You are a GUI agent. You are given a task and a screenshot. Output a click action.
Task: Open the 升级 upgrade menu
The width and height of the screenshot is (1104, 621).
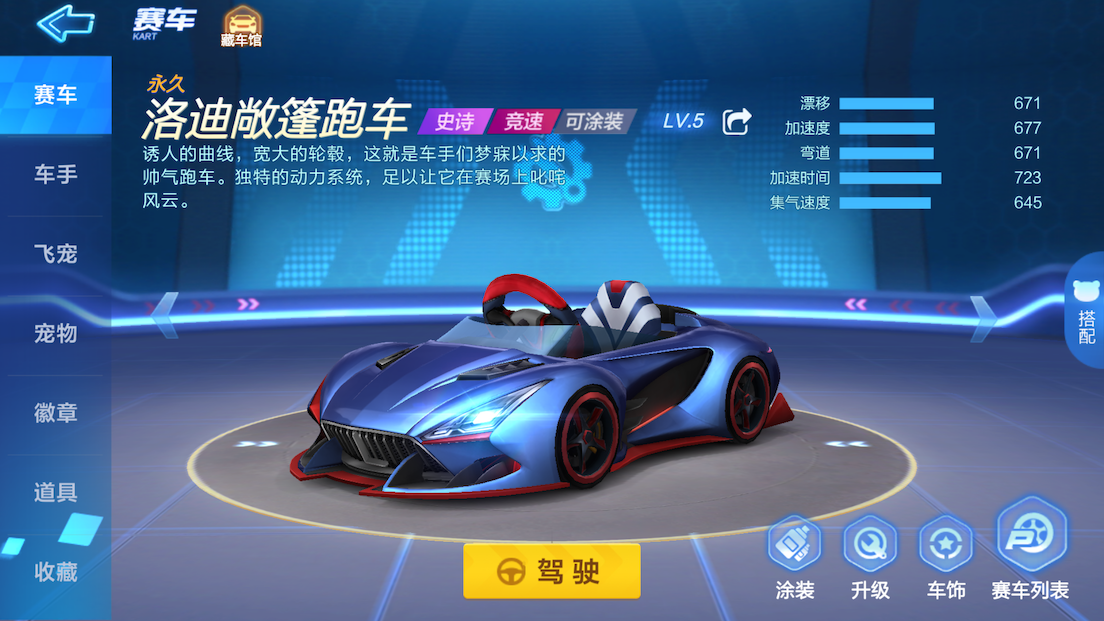(870, 557)
